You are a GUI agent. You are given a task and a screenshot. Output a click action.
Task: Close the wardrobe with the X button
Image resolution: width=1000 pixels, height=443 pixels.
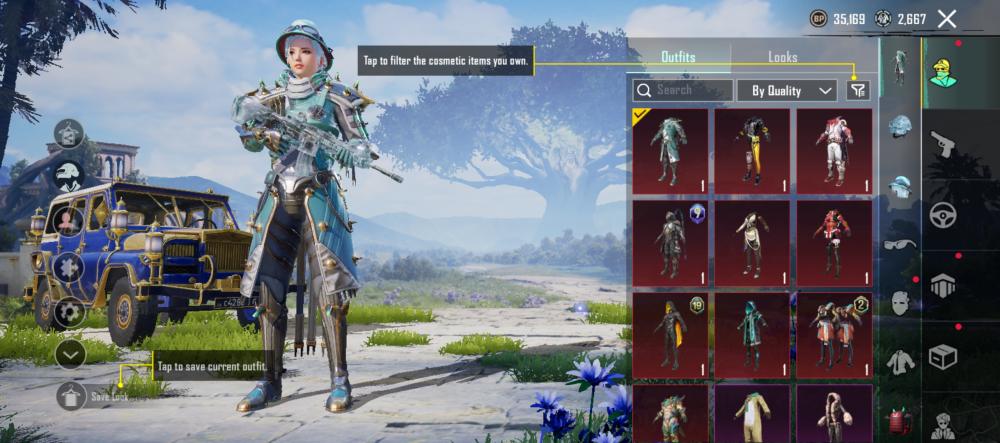(x=947, y=18)
